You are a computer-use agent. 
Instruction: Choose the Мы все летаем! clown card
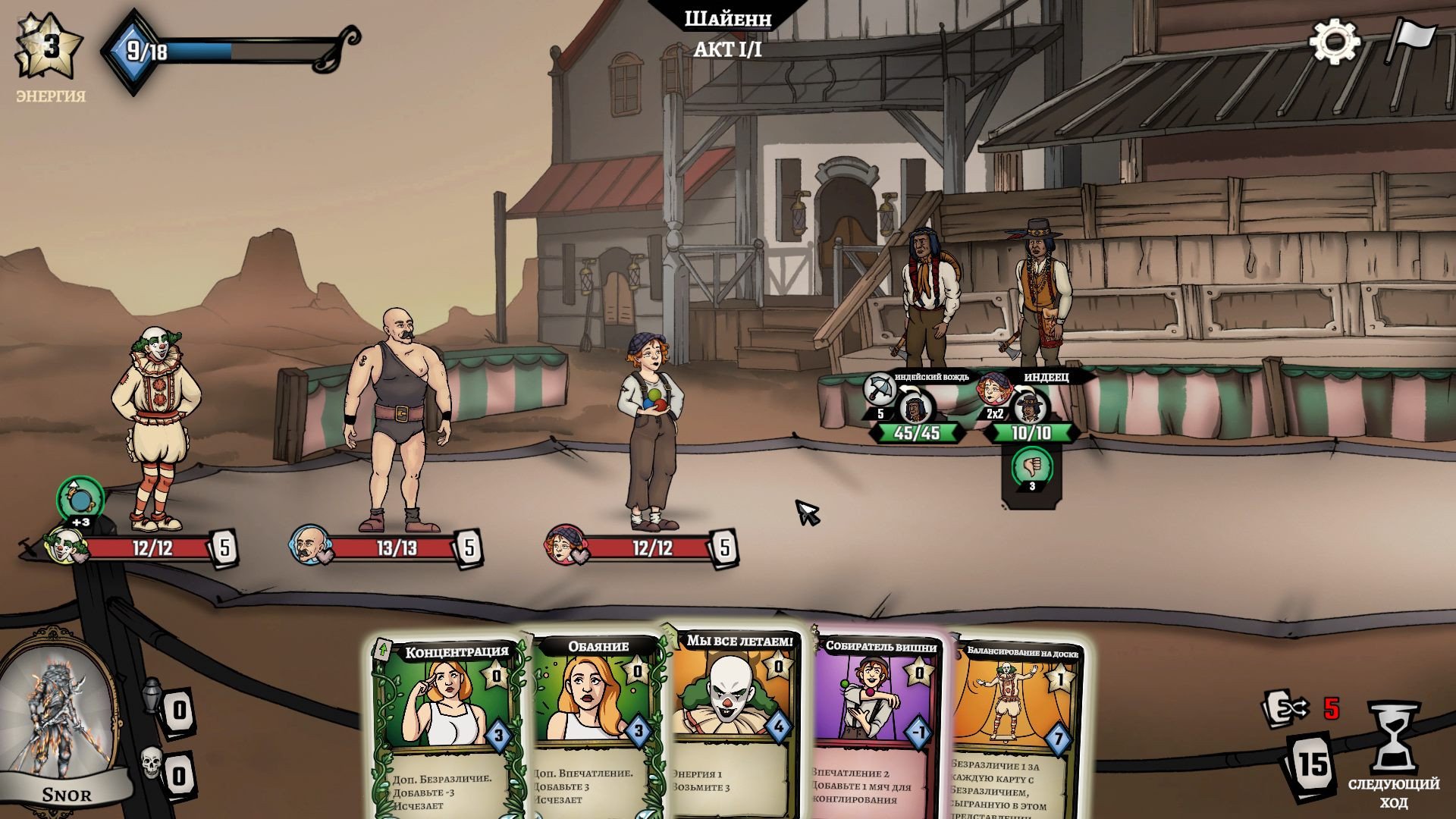pos(732,720)
